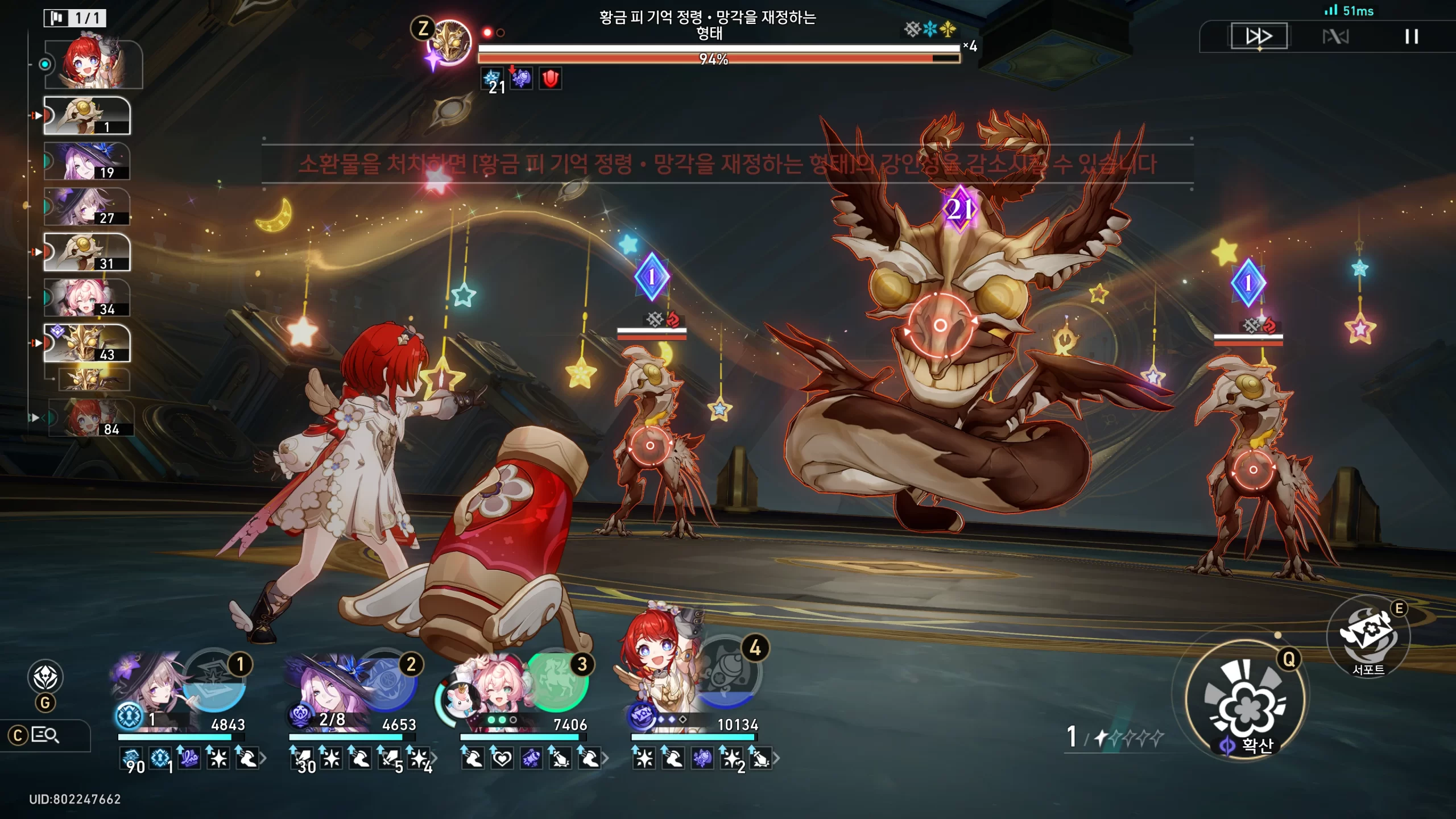Select the turn entry numbered 84
The height and width of the screenshot is (819, 1456).
[x=91, y=417]
